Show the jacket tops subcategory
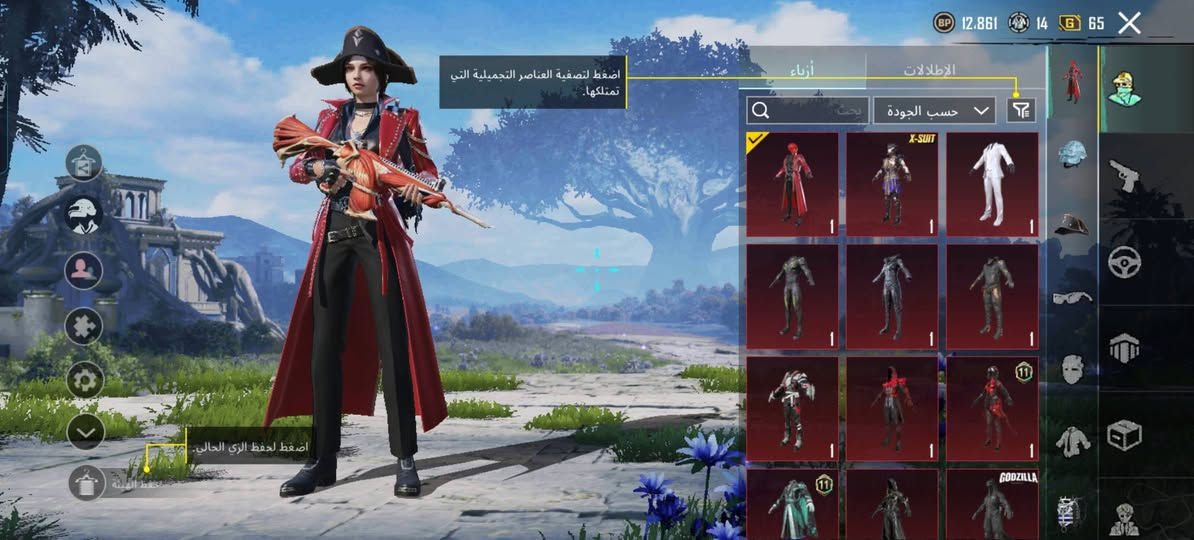The width and height of the screenshot is (1194, 540). click(1072, 440)
